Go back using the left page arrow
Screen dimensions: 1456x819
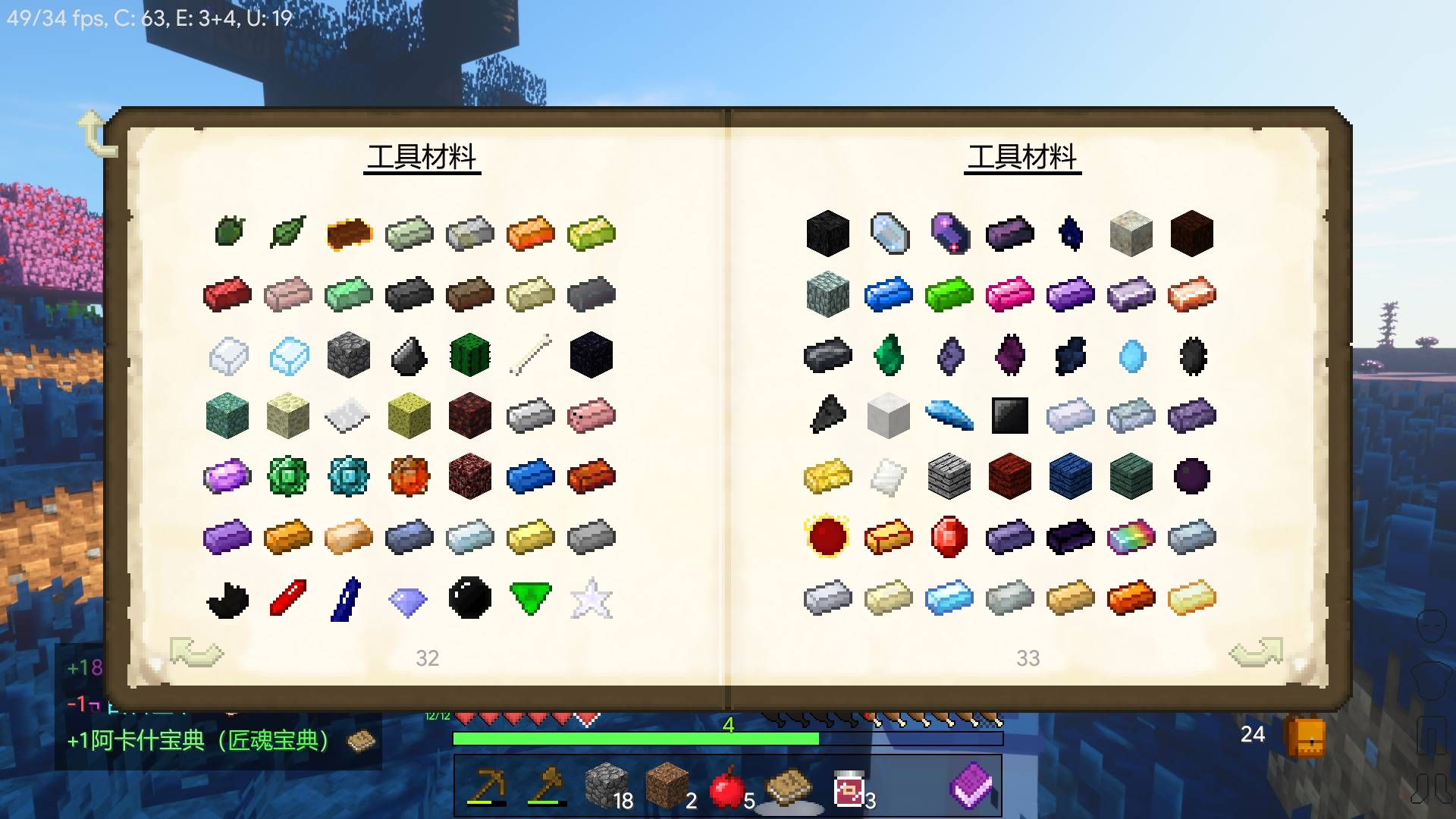pyautogui.click(x=196, y=652)
